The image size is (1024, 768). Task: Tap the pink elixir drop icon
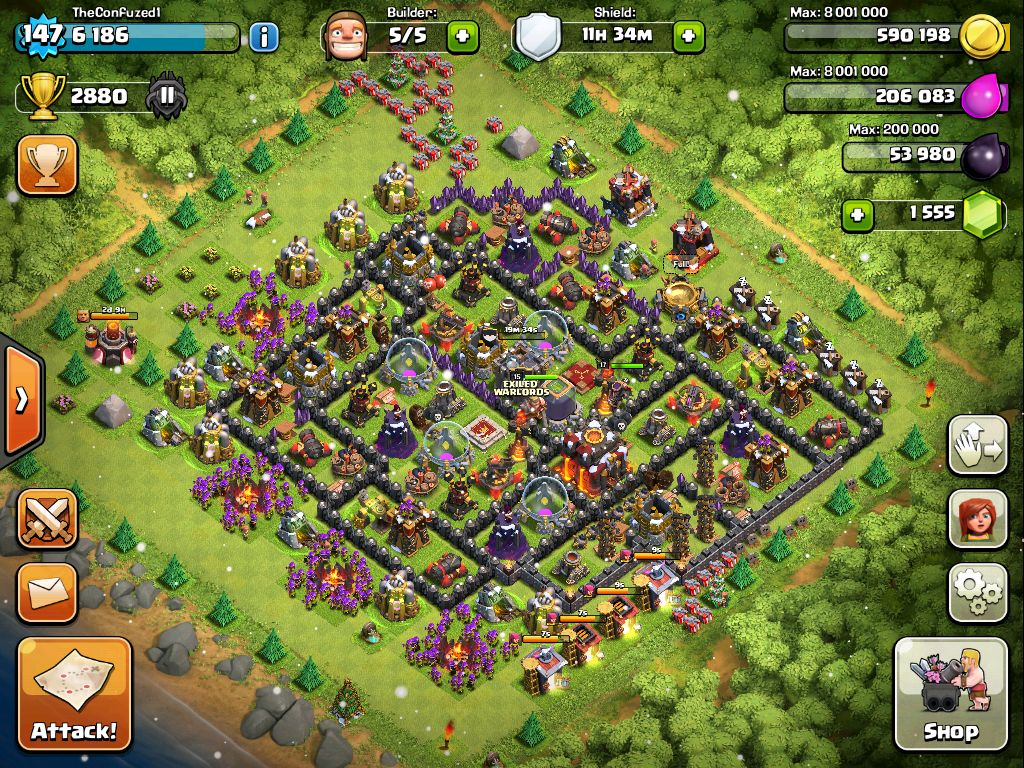[981, 97]
